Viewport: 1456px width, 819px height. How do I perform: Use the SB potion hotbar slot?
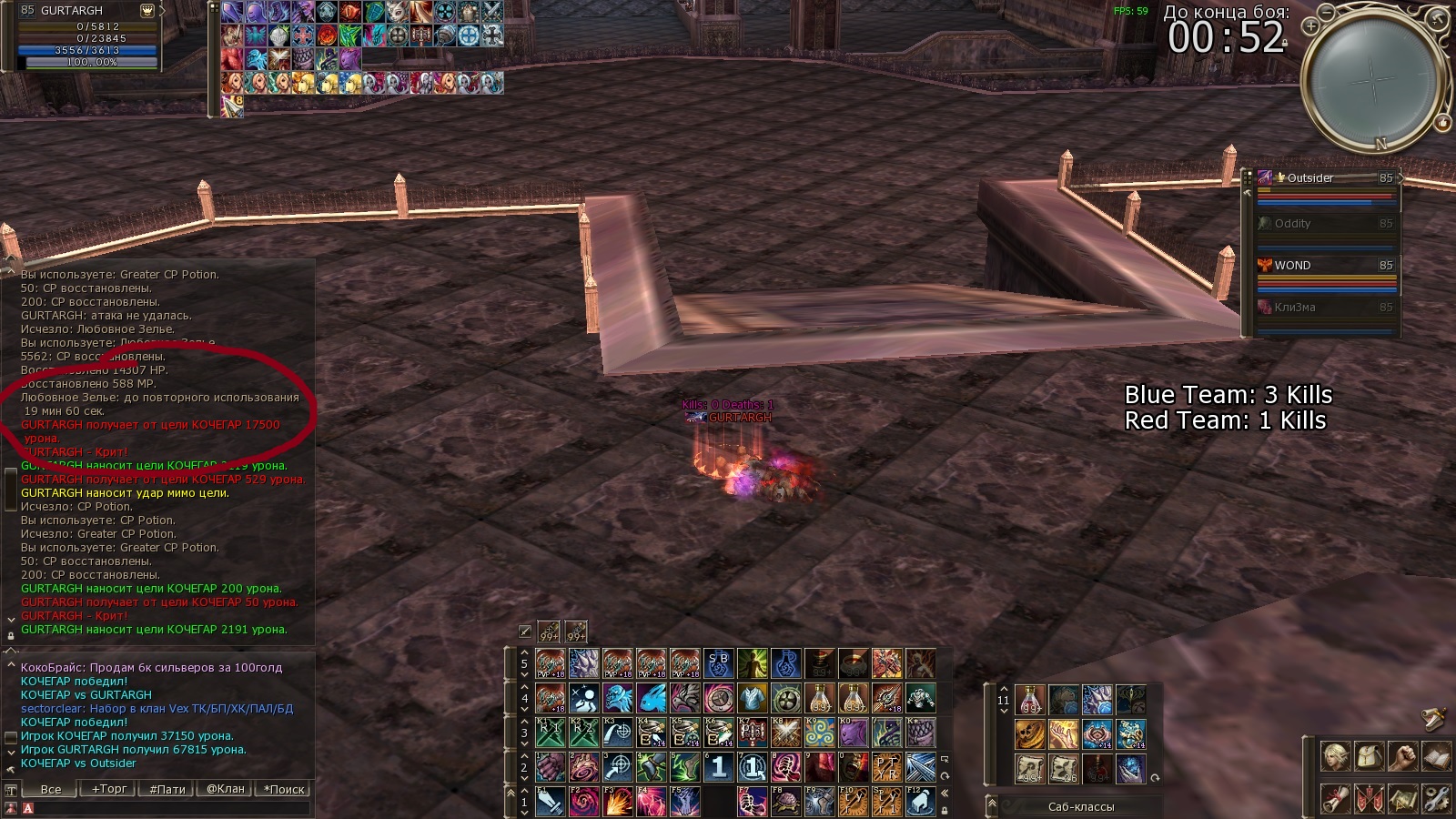pyautogui.click(x=719, y=664)
